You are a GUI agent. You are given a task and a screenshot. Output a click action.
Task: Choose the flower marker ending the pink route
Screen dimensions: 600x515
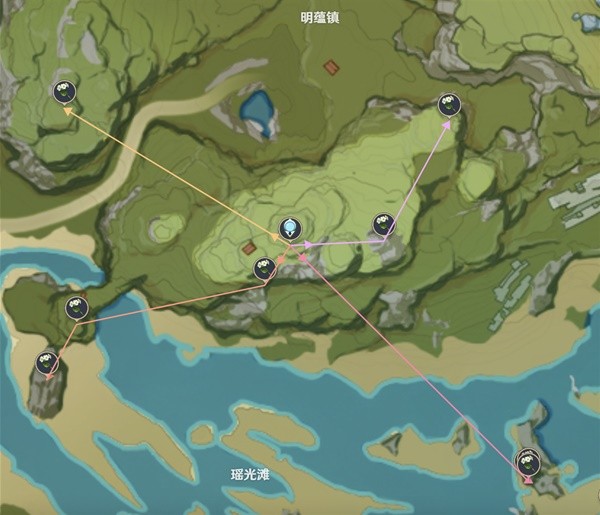click(527, 461)
